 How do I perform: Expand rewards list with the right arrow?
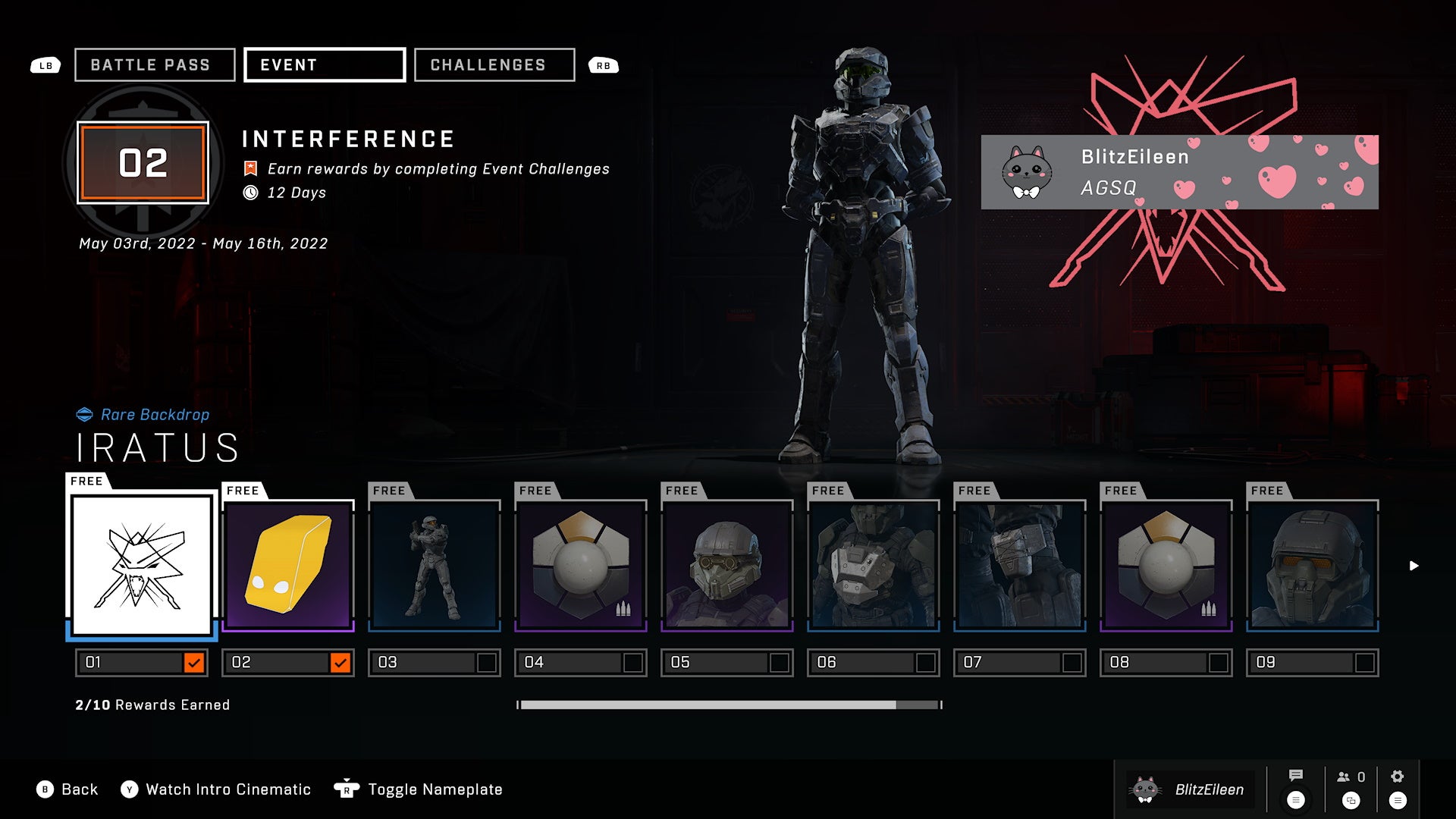click(x=1413, y=564)
